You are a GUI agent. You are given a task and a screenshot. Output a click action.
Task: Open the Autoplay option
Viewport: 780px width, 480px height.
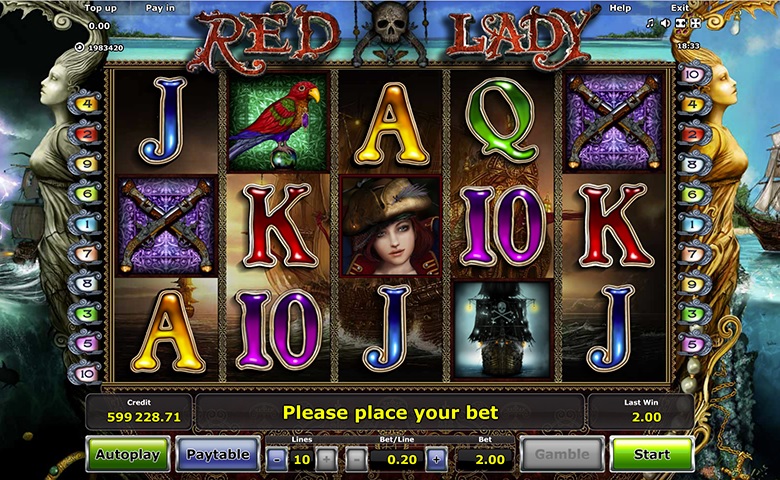[127, 454]
